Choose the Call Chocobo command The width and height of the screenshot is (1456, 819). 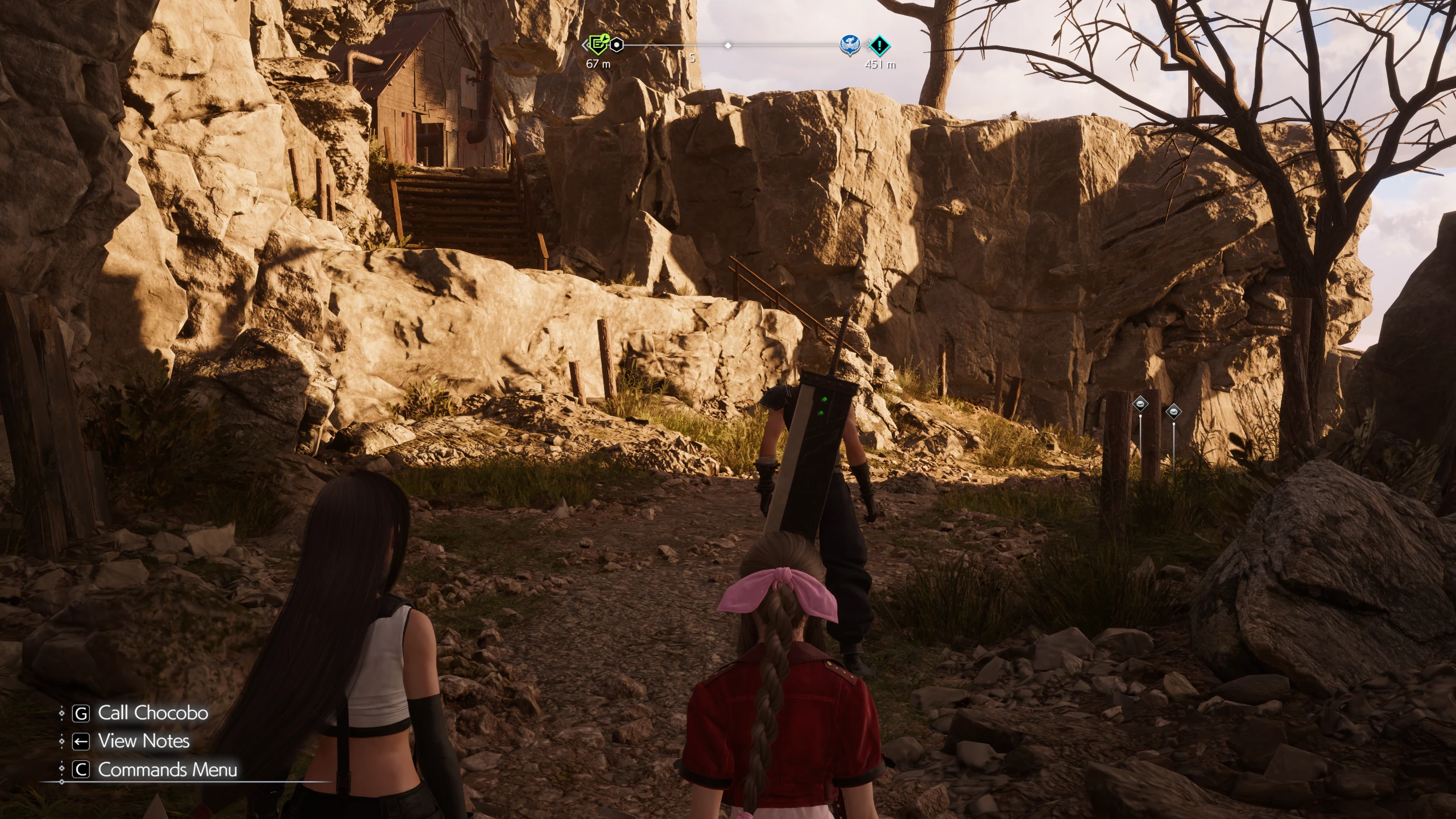(x=152, y=713)
